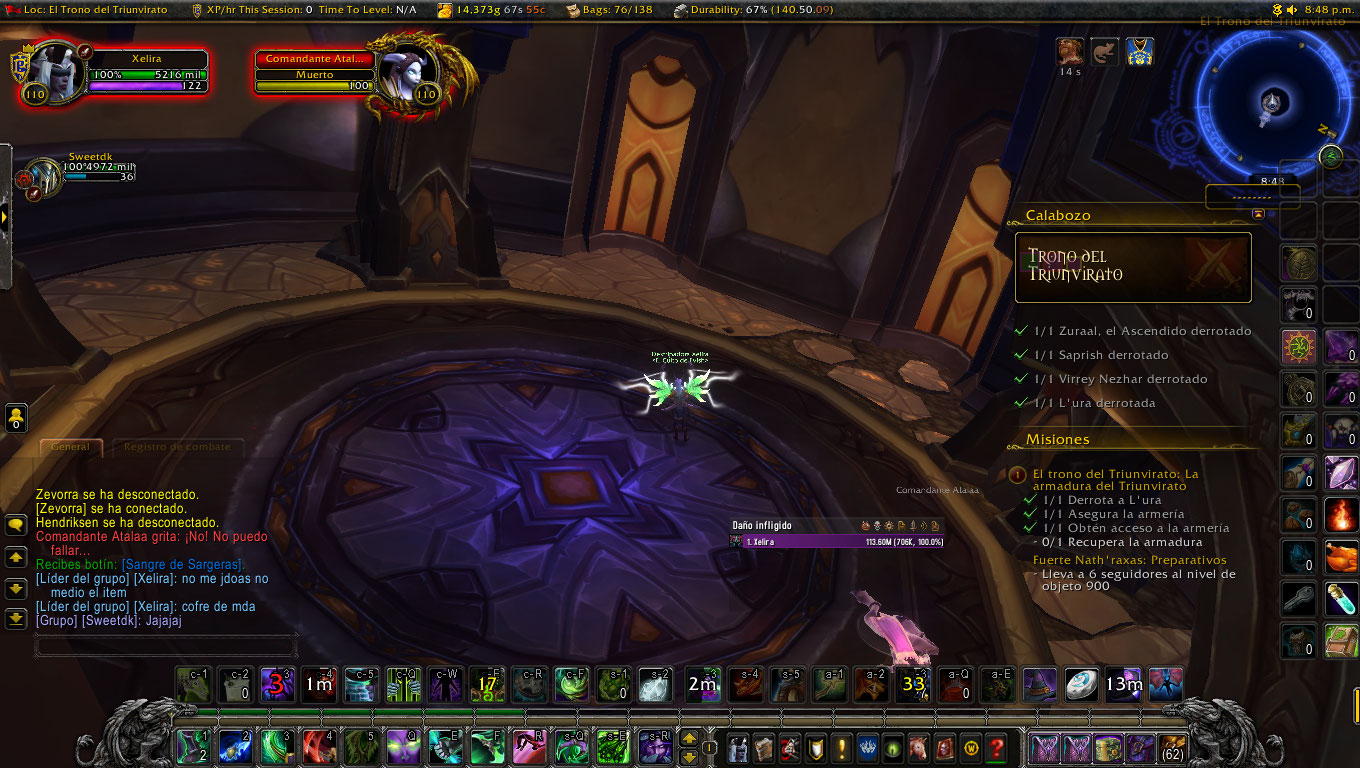Click the chat speech bubble button

[x=16, y=524]
